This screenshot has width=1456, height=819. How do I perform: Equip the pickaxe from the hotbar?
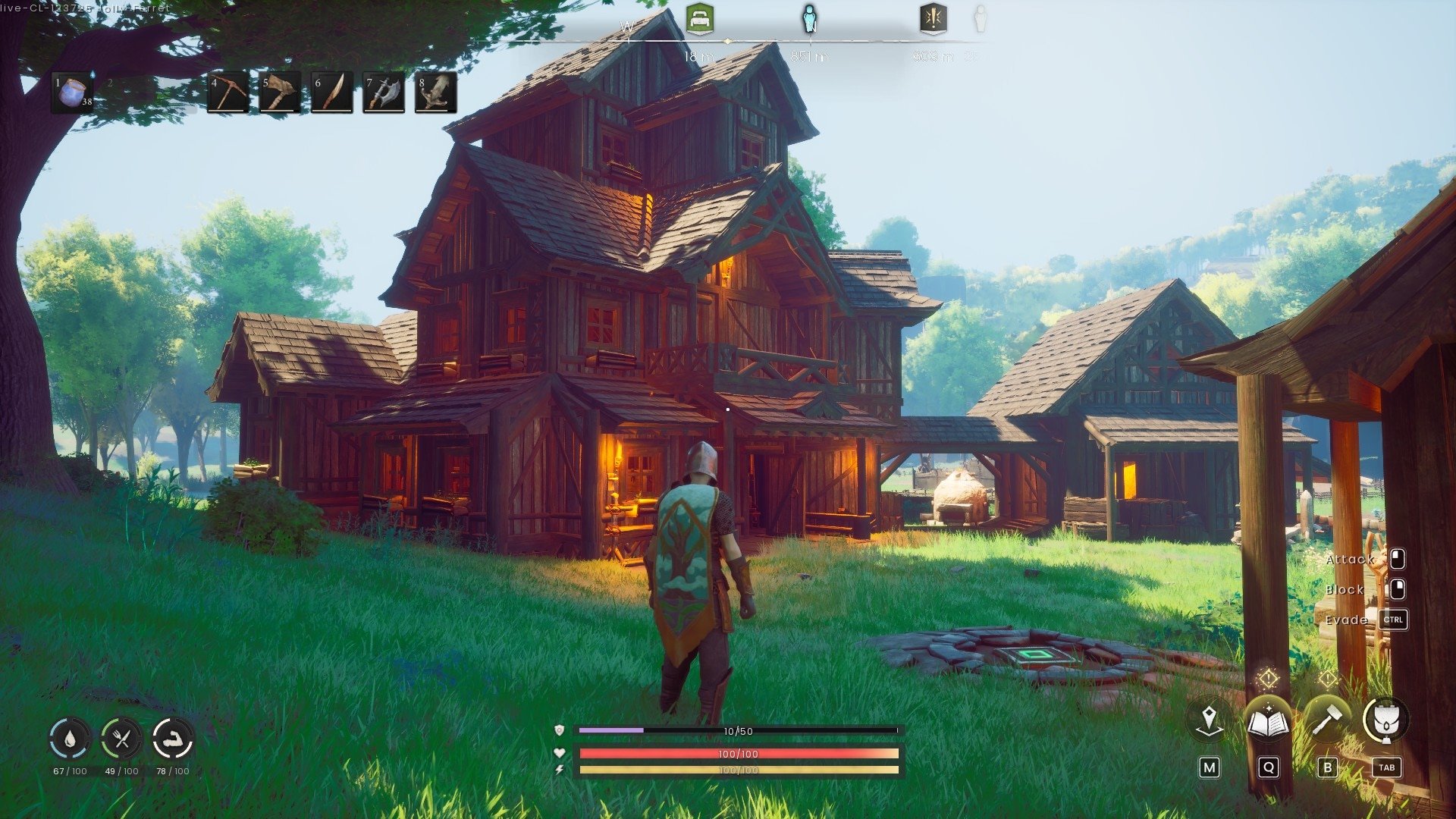click(x=227, y=93)
